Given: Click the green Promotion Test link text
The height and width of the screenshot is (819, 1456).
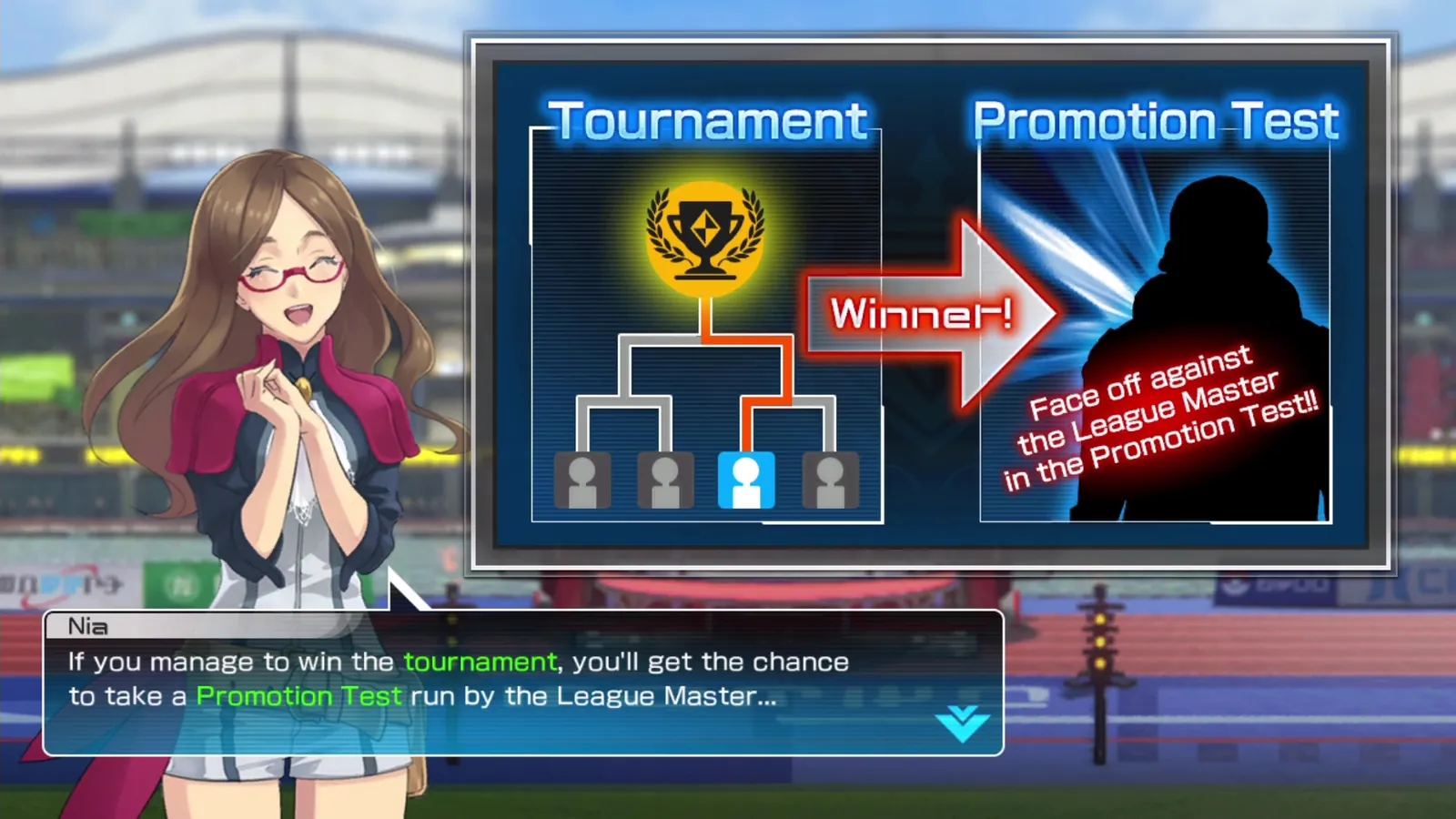Looking at the screenshot, I should (299, 696).
